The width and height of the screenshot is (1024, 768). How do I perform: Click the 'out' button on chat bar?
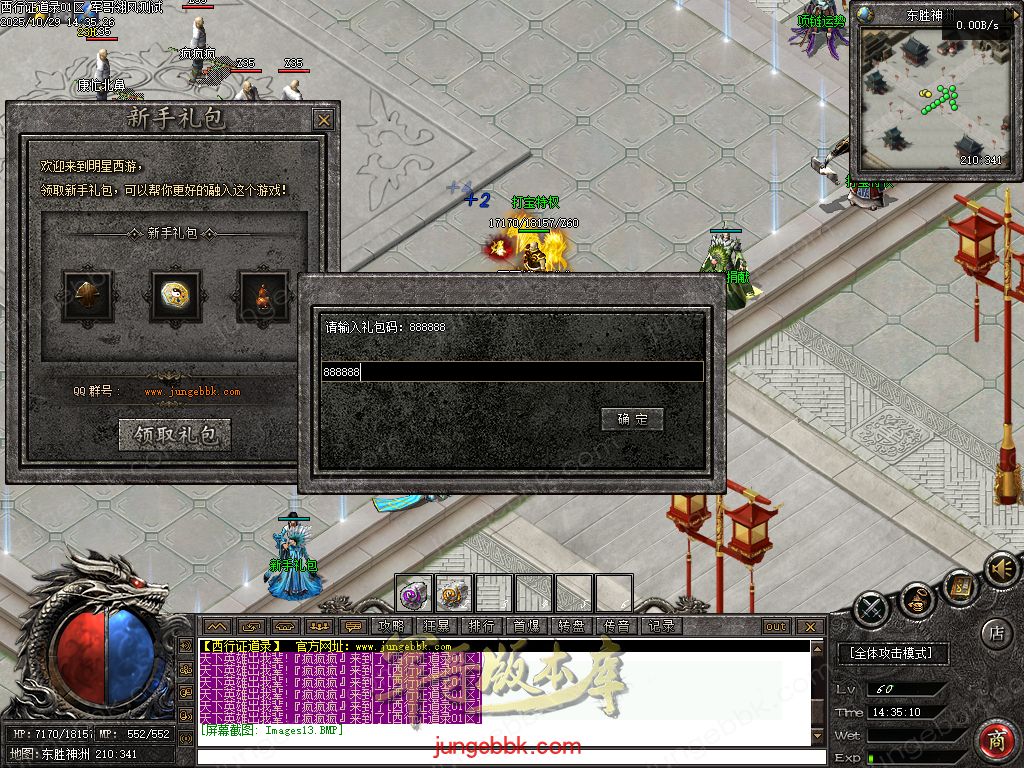775,627
